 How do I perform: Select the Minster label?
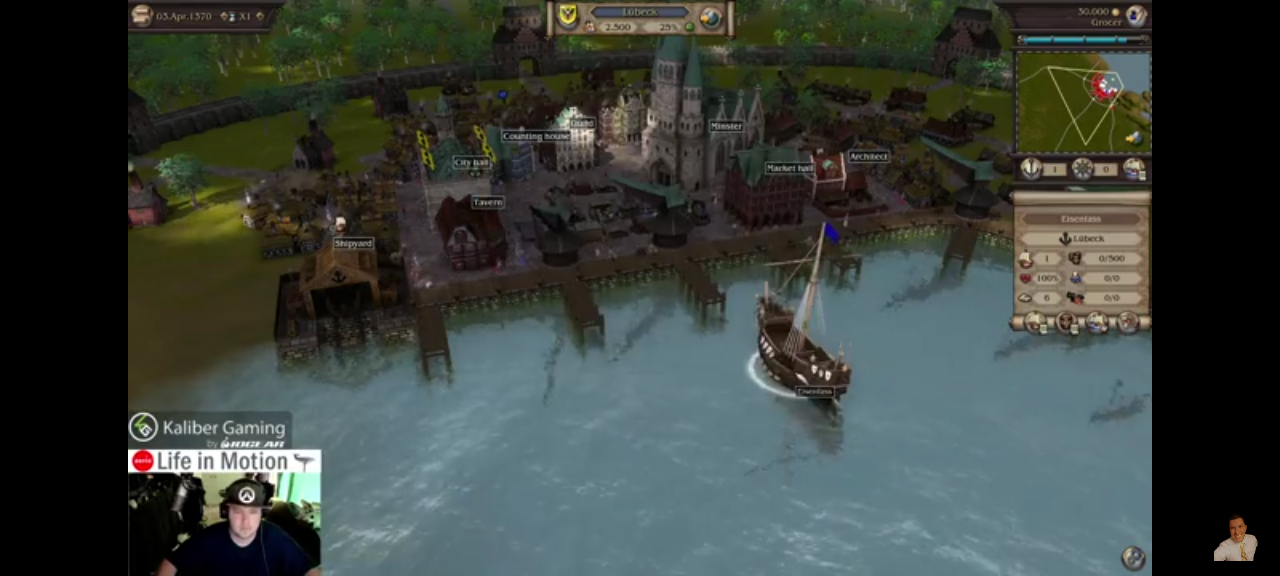point(726,126)
